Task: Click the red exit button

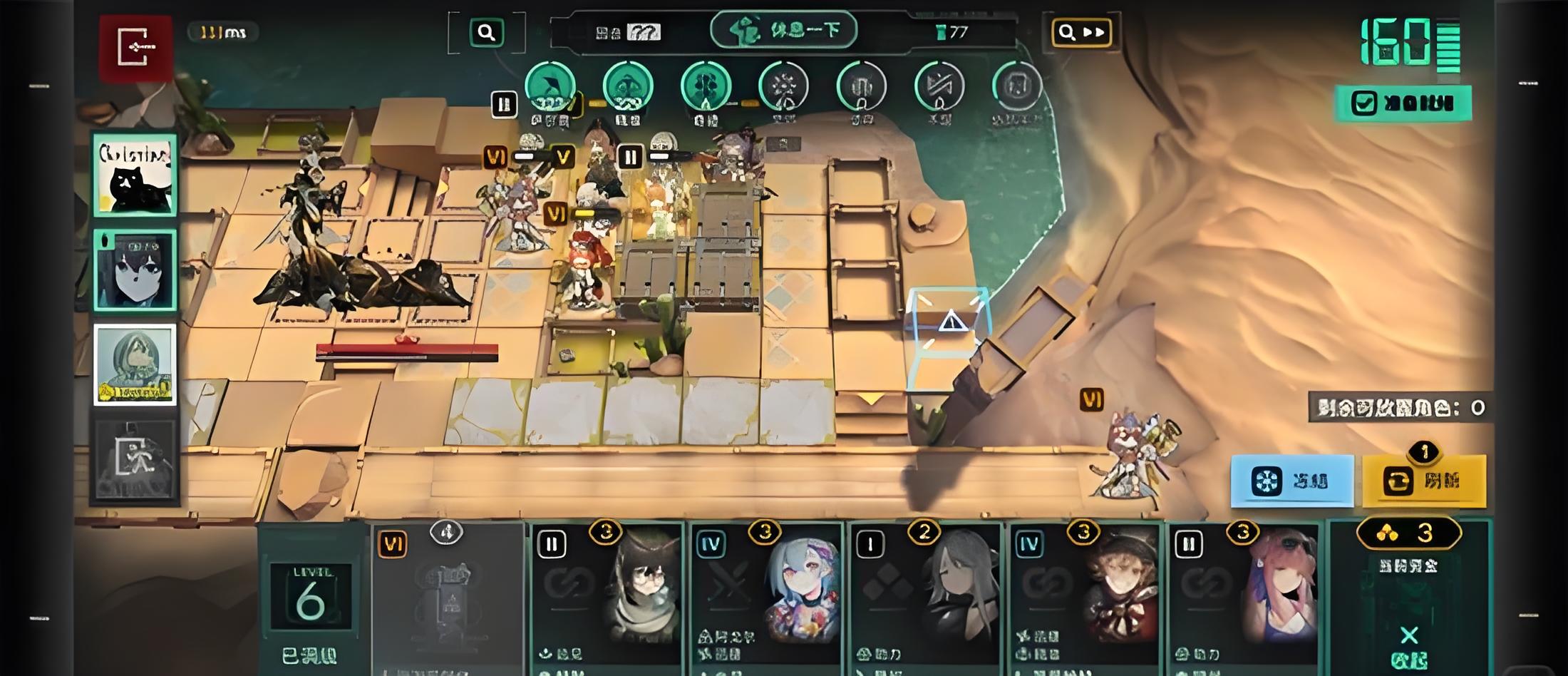Action: tap(135, 47)
